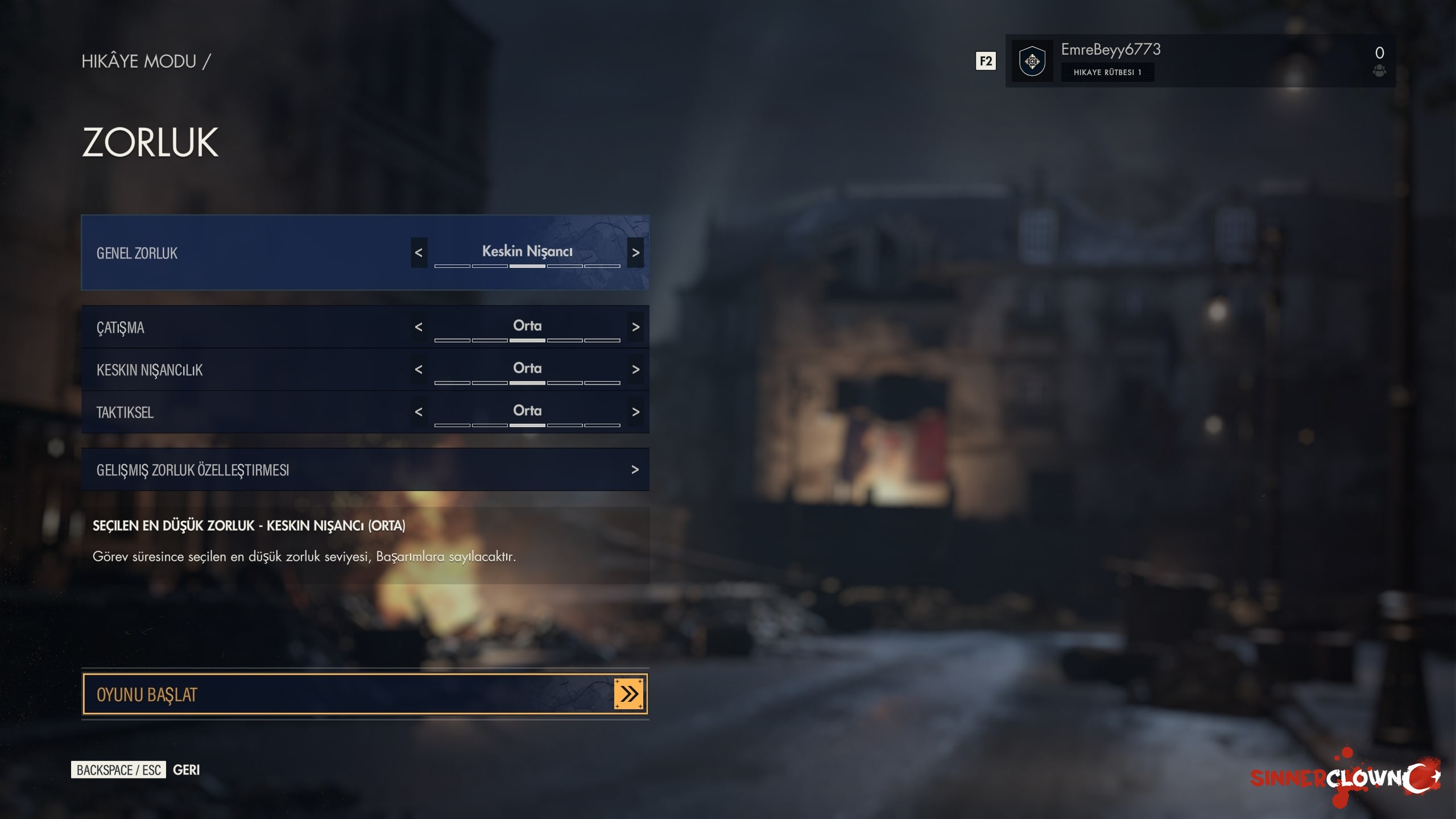Increase Genel Zorluk with right arrow

tap(635, 253)
